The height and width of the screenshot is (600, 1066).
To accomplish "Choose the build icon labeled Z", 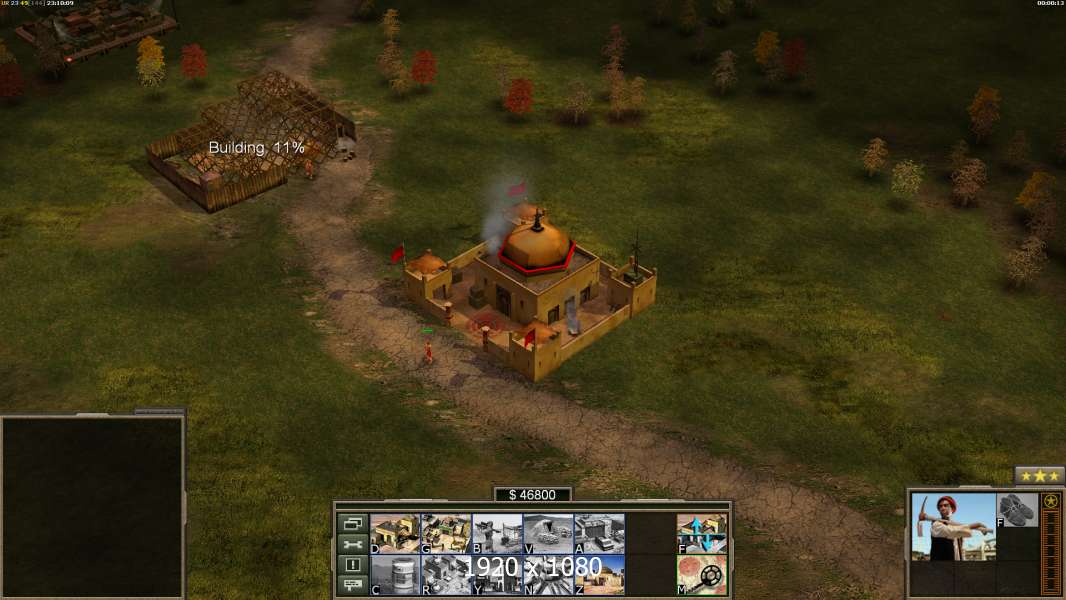I will (599, 574).
